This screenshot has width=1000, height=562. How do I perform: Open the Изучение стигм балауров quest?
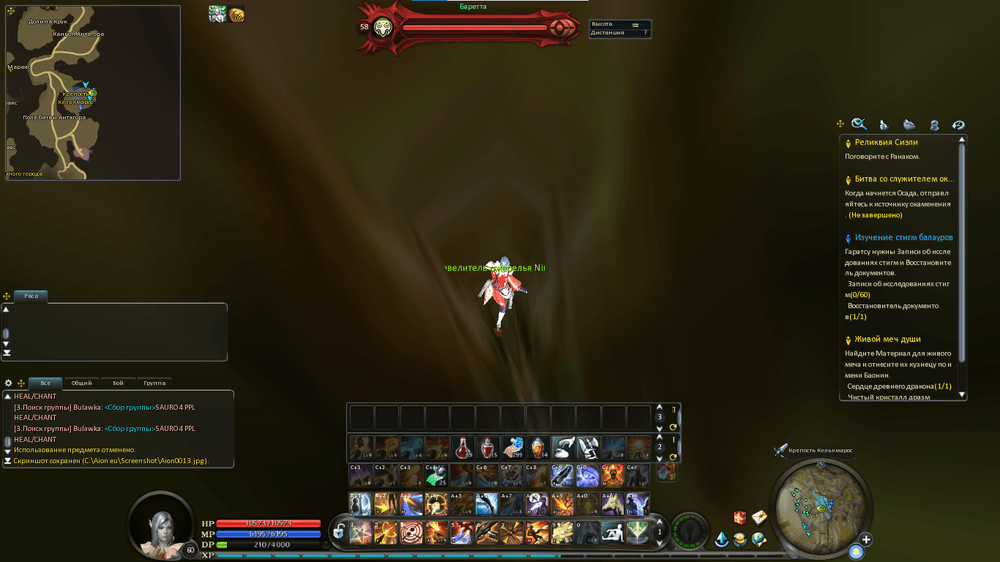click(903, 238)
